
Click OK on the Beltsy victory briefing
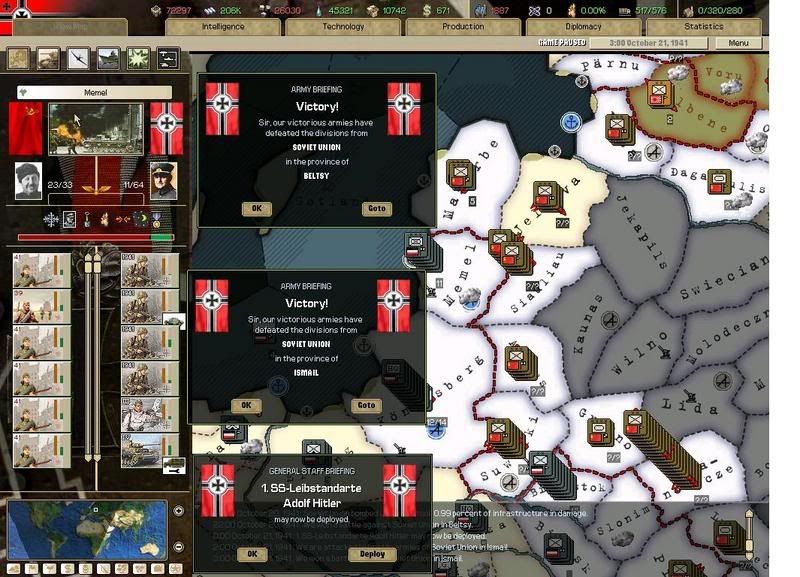pyautogui.click(x=256, y=209)
